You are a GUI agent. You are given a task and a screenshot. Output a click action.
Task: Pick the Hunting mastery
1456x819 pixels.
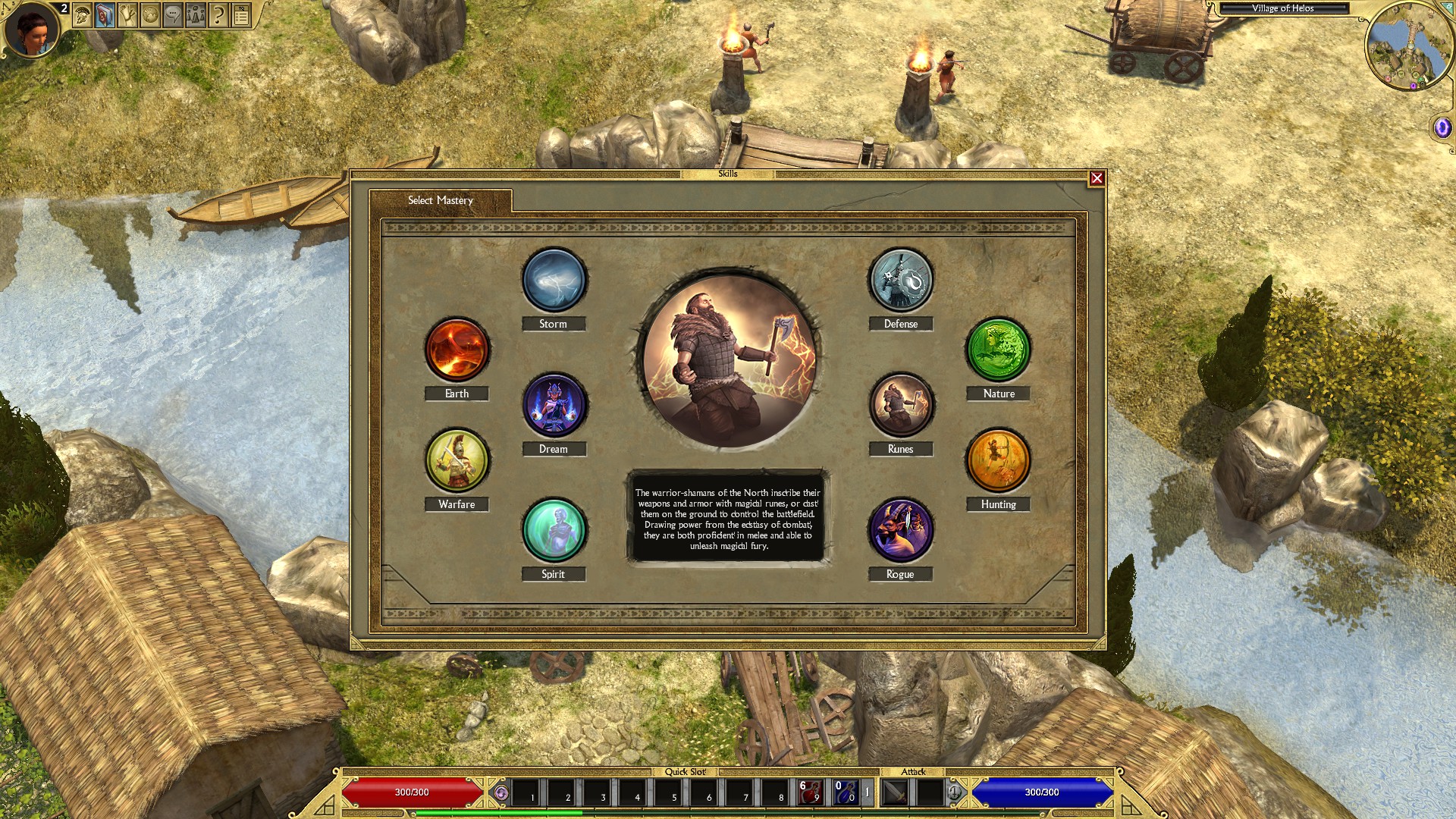(998, 460)
